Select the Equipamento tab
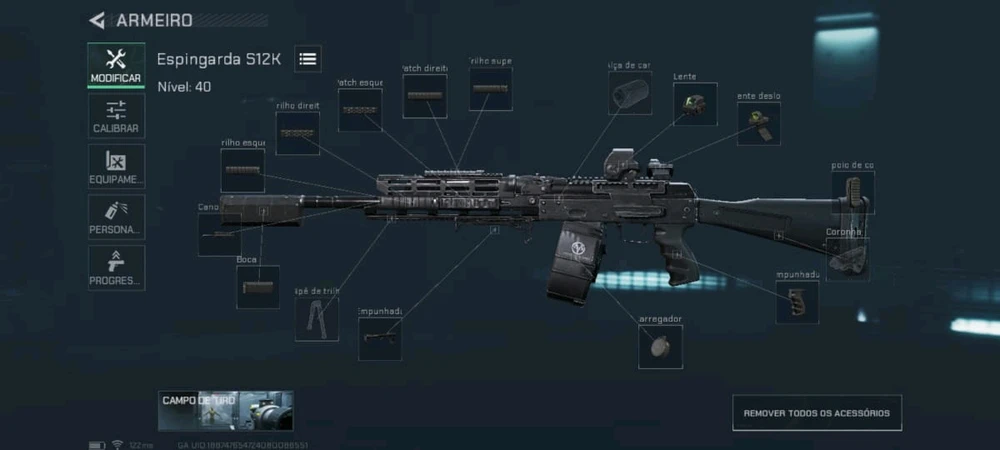Viewport: 1000px width, 450px height. pos(116,166)
